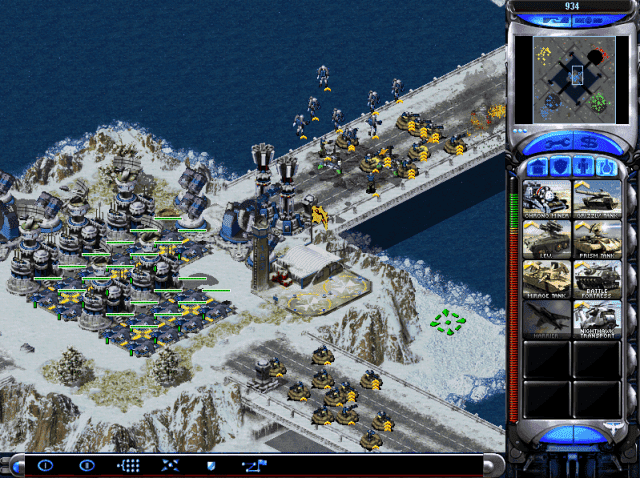Build a Nighthawk Transport
Screen dimensions: 640x478
[596, 319]
